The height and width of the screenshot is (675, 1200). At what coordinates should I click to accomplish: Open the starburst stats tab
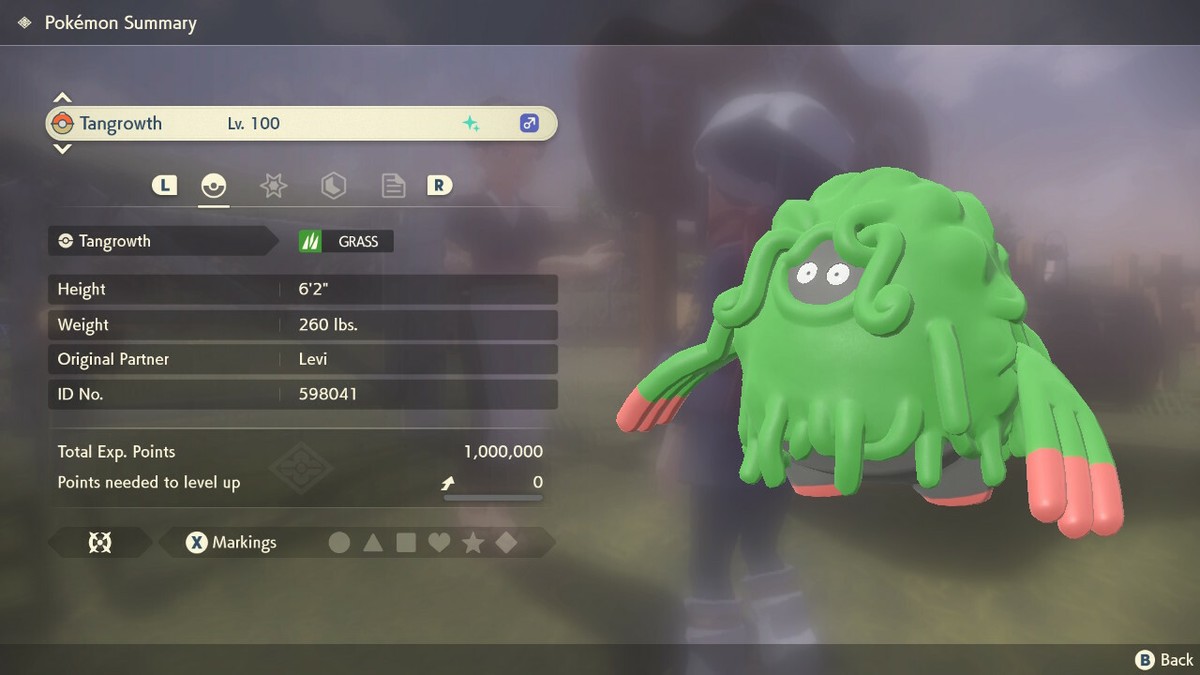(273, 185)
